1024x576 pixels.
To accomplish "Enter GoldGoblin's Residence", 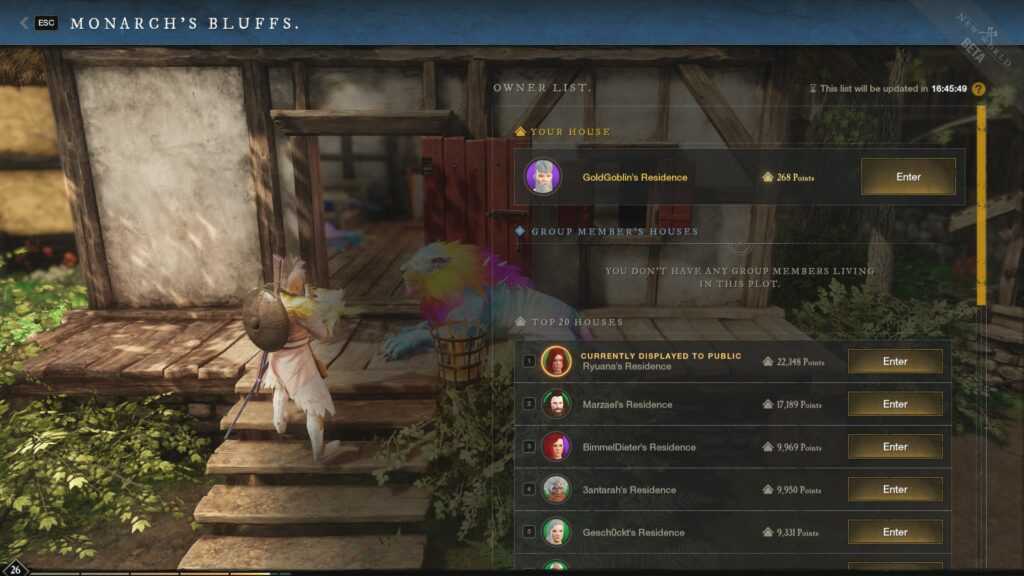I will [908, 177].
